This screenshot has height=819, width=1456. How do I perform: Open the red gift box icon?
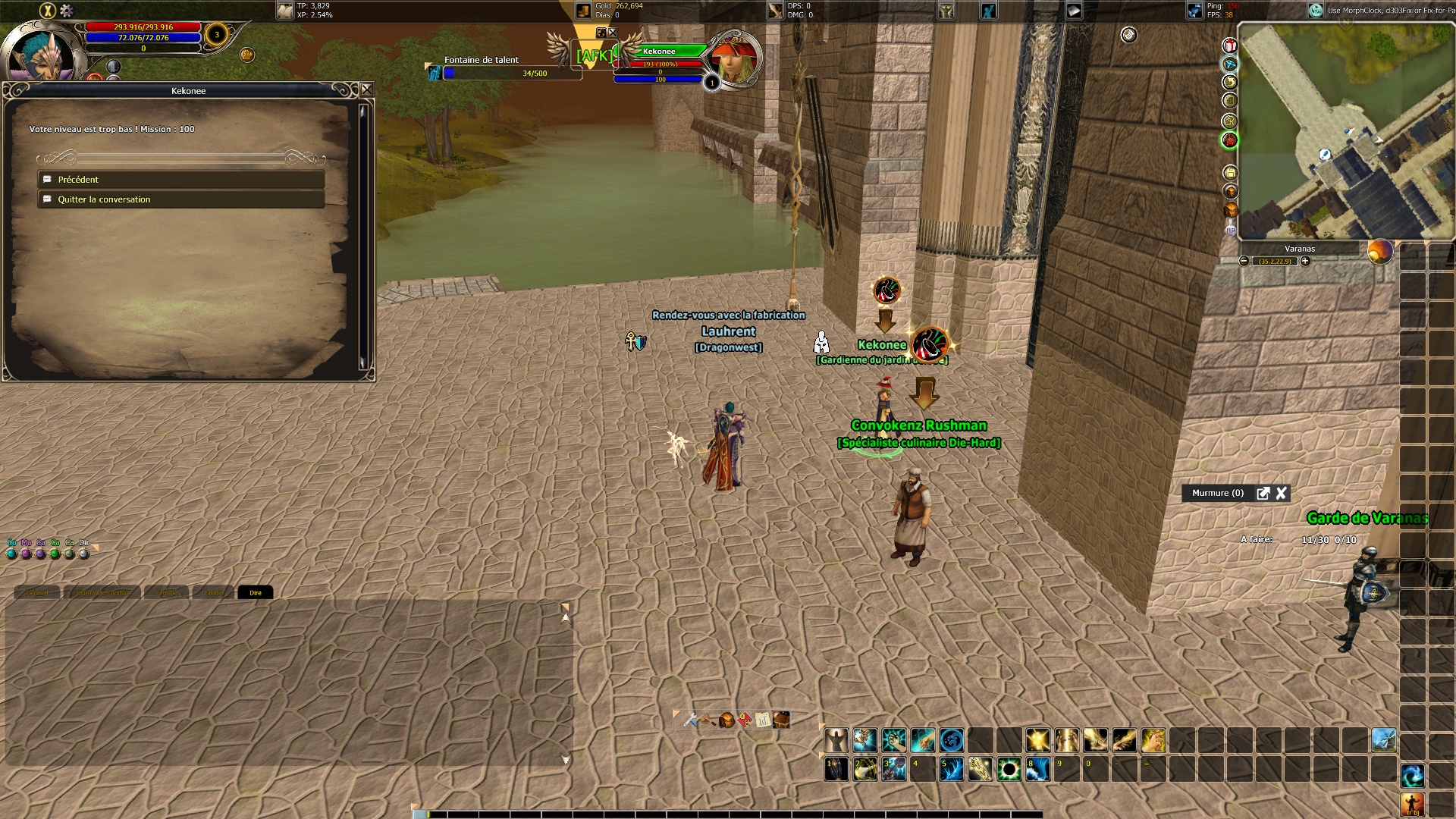click(1230, 45)
